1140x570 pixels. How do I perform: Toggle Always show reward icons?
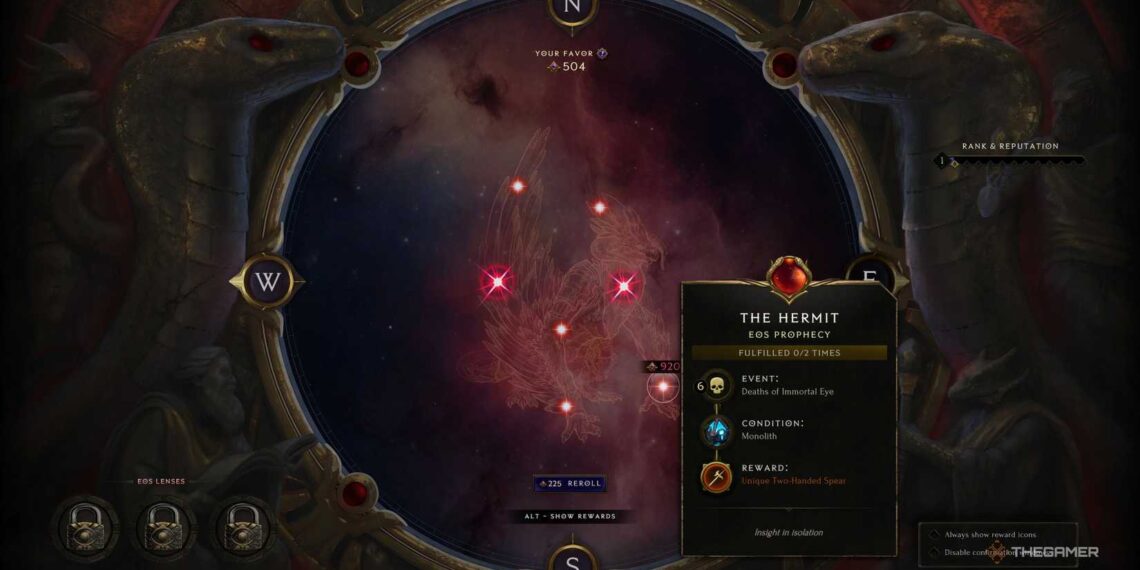pyautogui.click(x=934, y=534)
